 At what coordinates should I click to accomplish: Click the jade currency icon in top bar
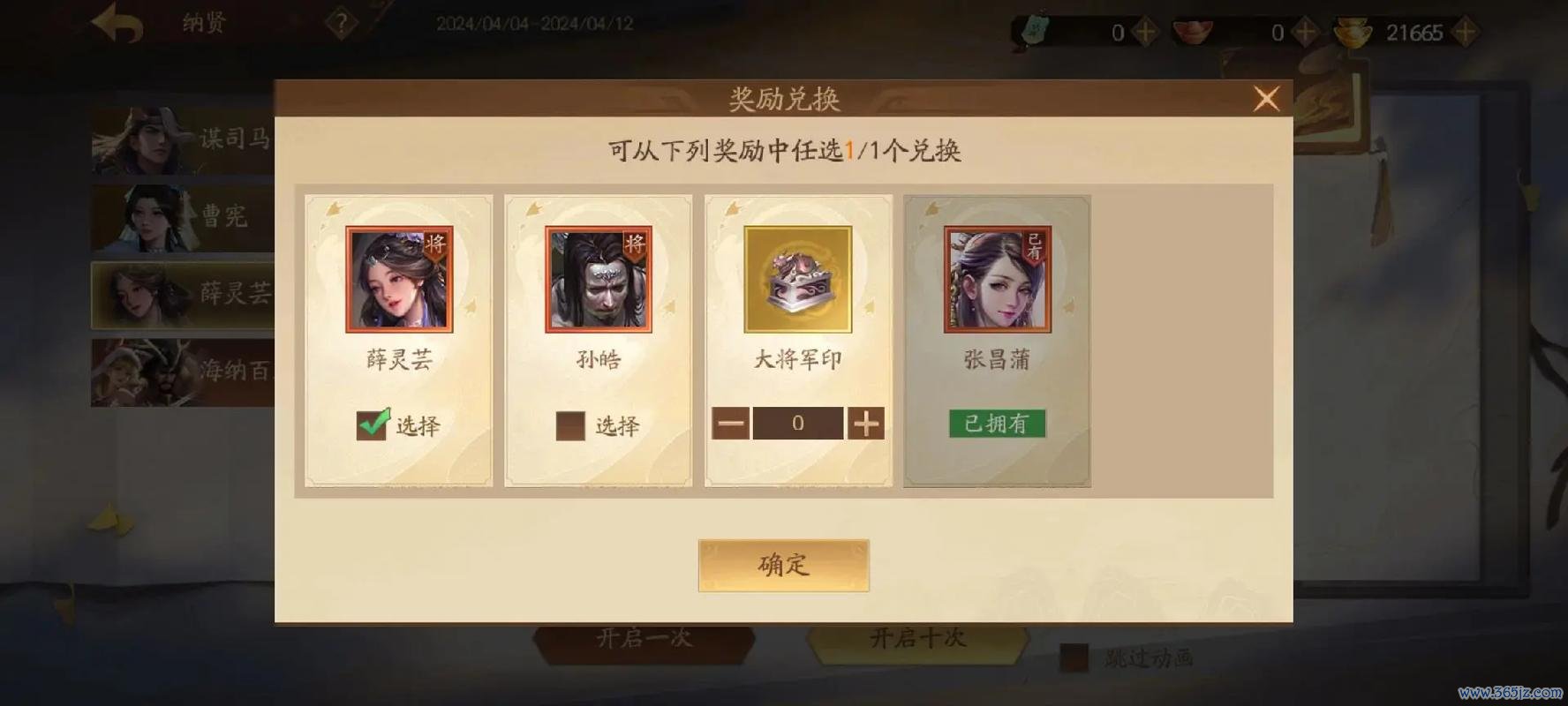pos(1033,31)
